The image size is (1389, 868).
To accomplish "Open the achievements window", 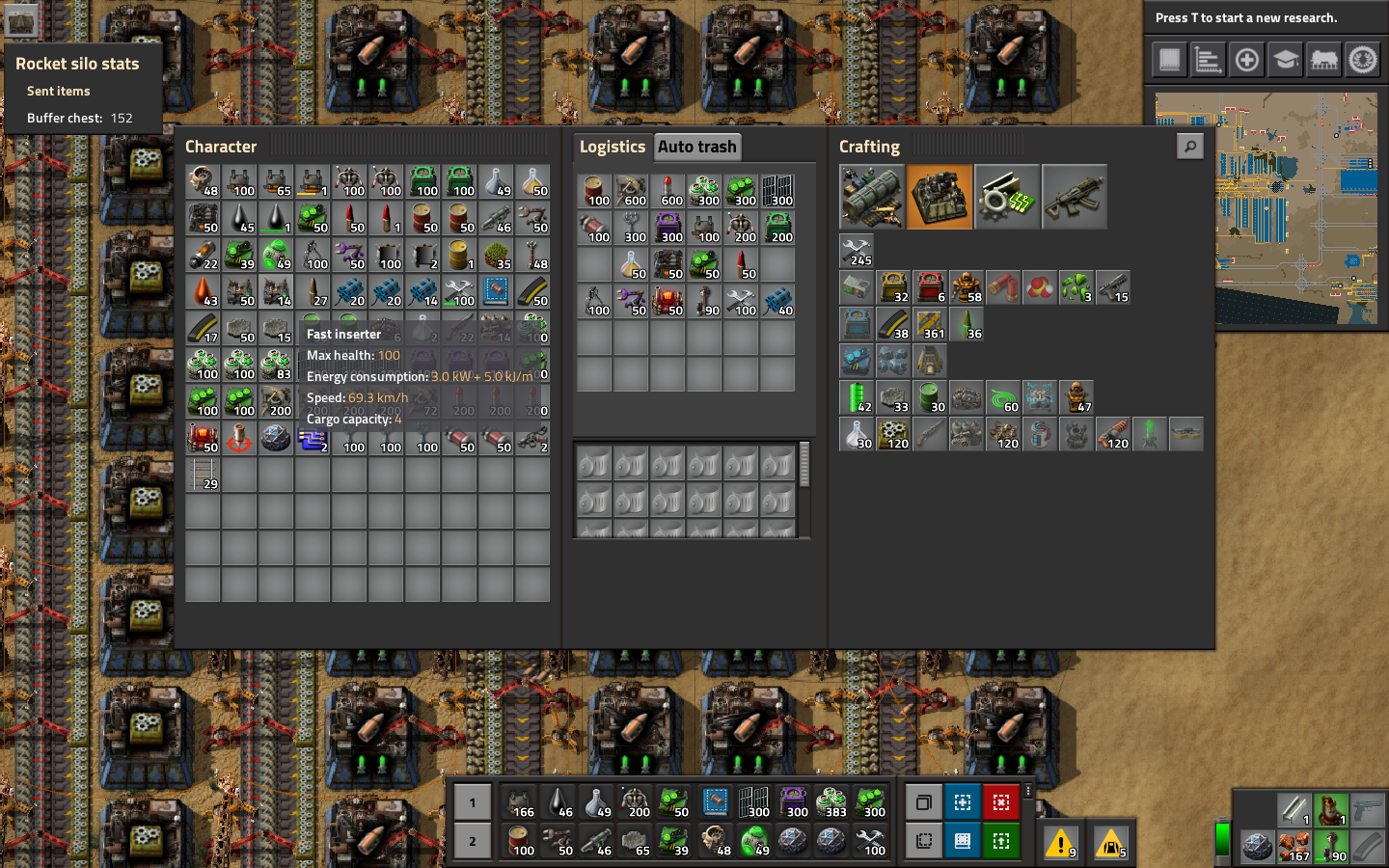I will (x=1363, y=59).
